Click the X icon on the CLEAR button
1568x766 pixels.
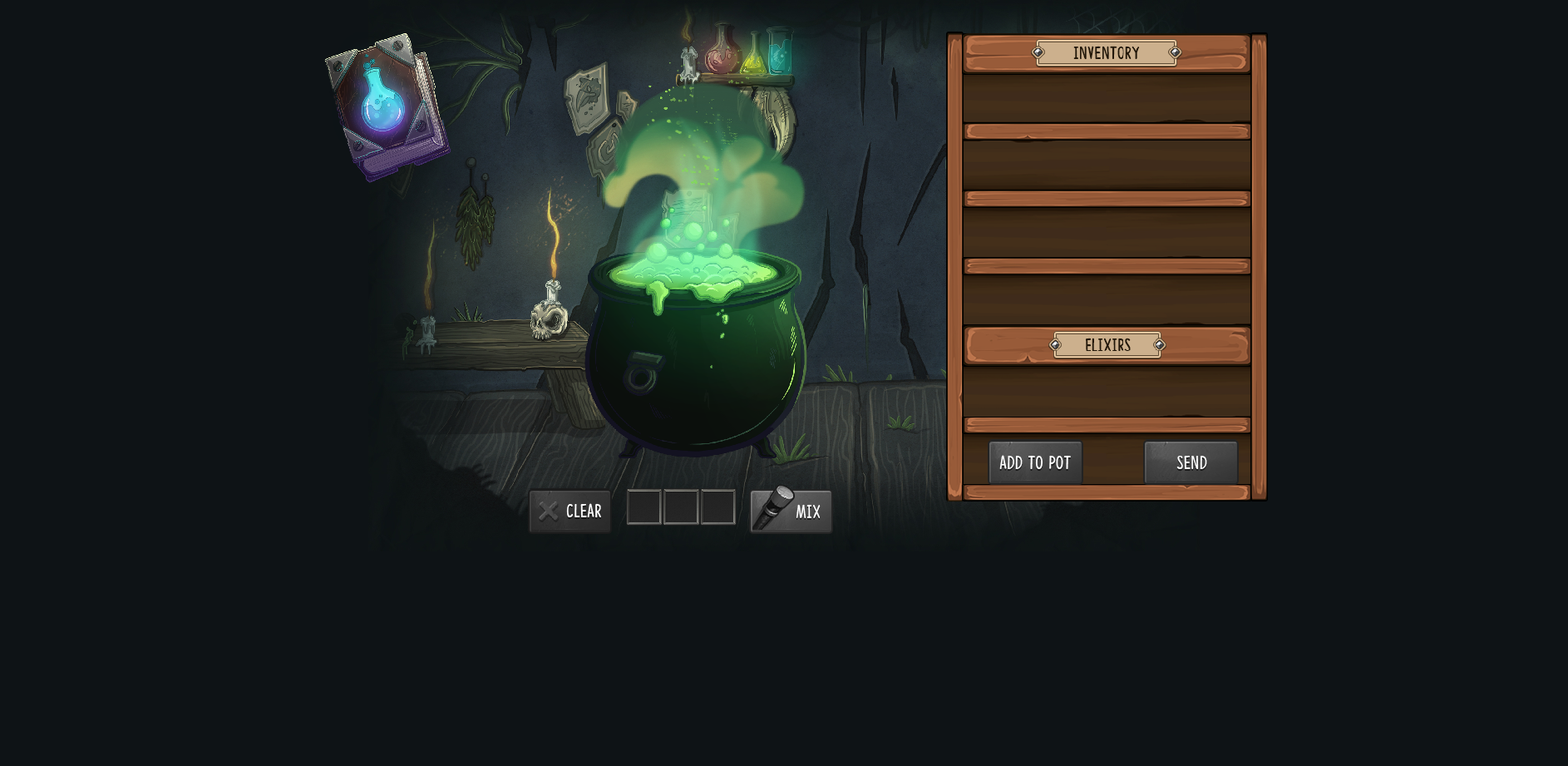548,511
